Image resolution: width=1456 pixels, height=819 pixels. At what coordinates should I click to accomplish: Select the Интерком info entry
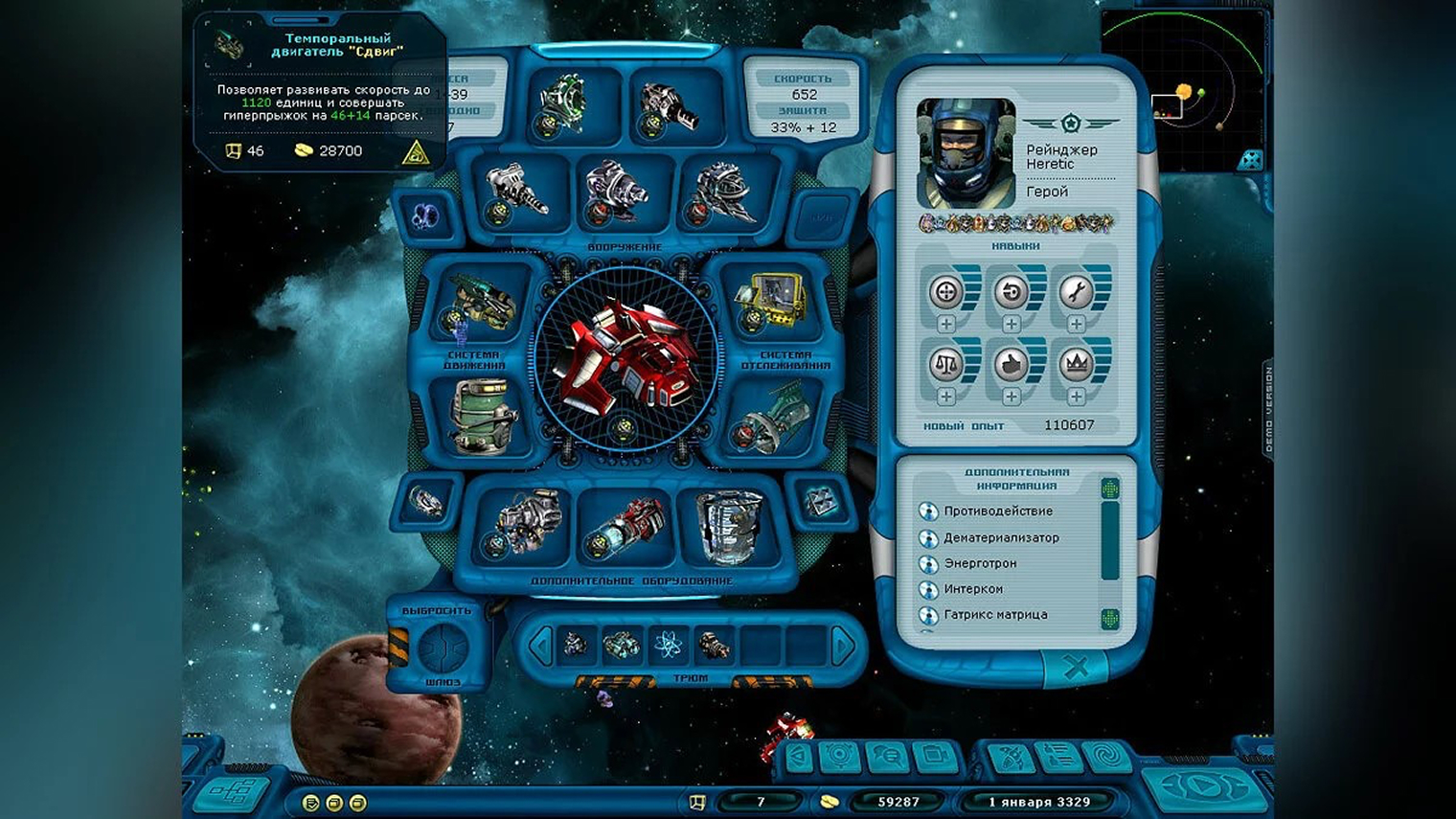coord(972,589)
